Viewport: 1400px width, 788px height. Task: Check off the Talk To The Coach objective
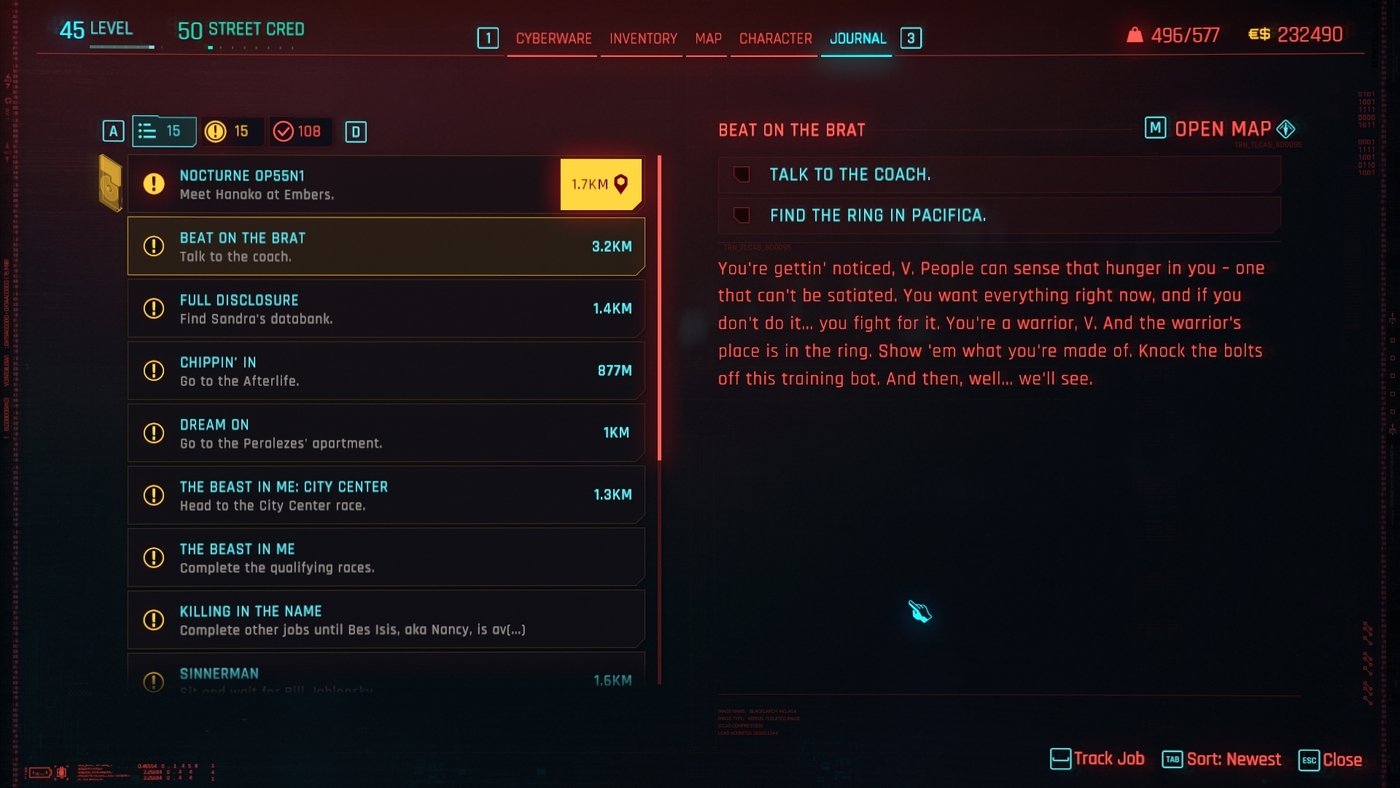(x=740, y=175)
